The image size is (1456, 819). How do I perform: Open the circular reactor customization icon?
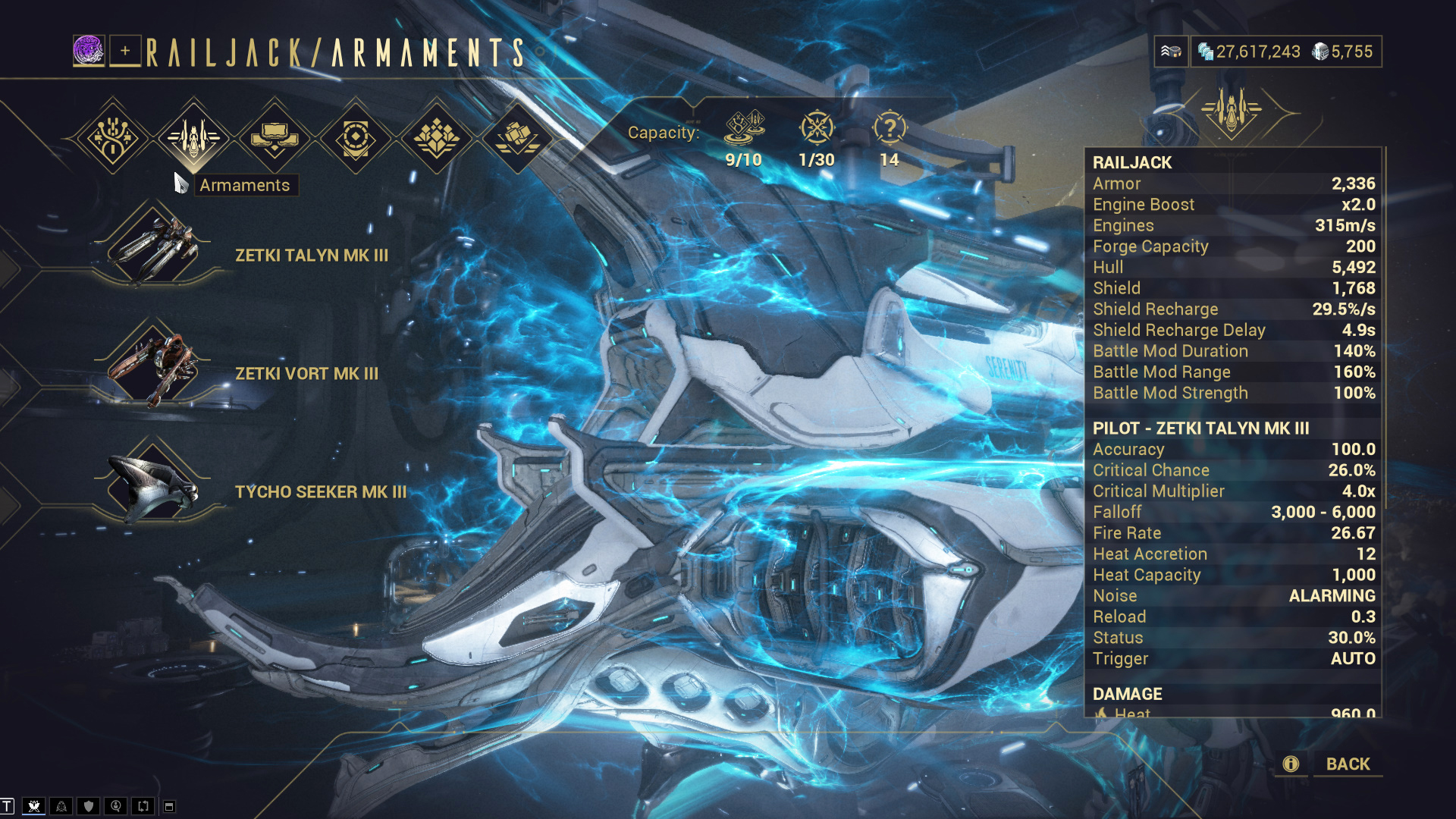tap(356, 138)
